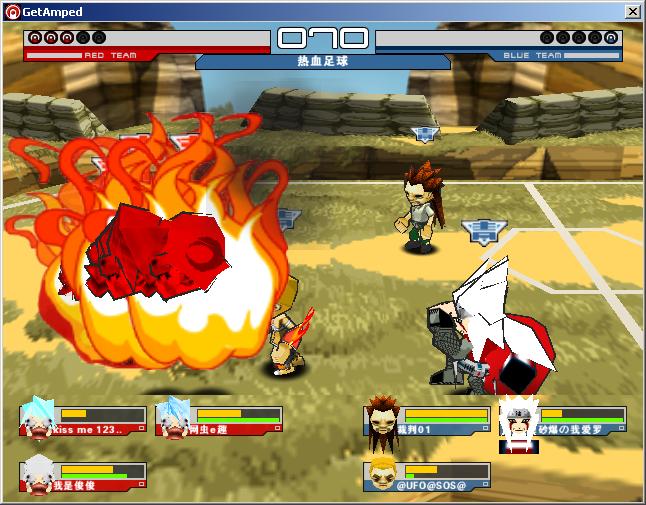
Task: Select the 'kiss me 123' player portrait
Action: point(38,418)
